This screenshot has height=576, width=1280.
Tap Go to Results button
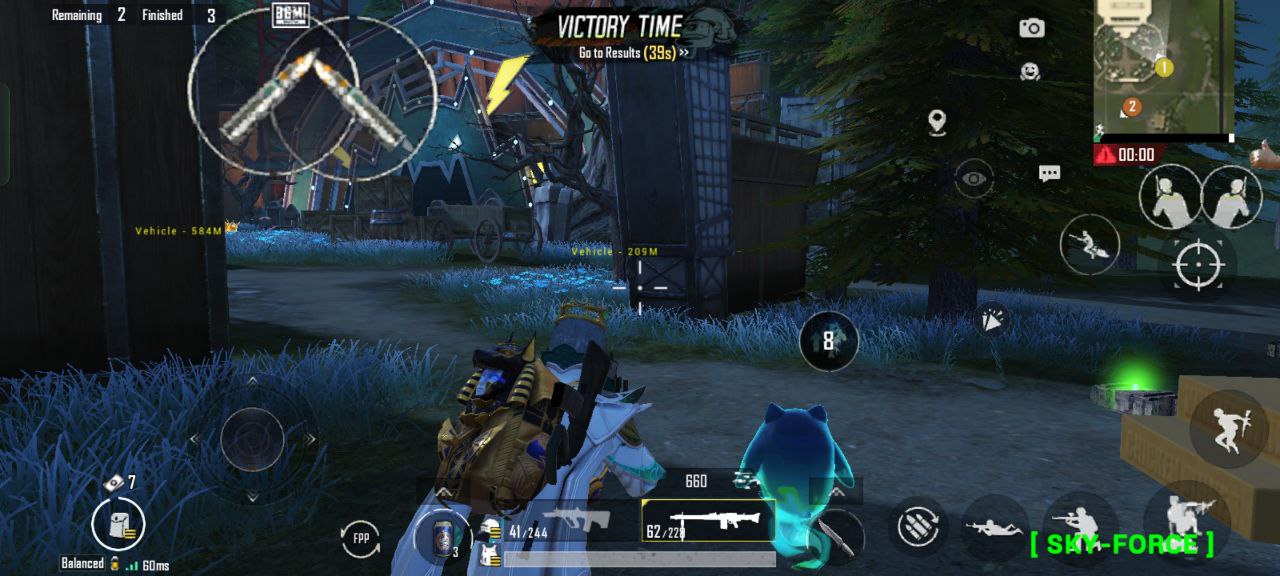633,52
